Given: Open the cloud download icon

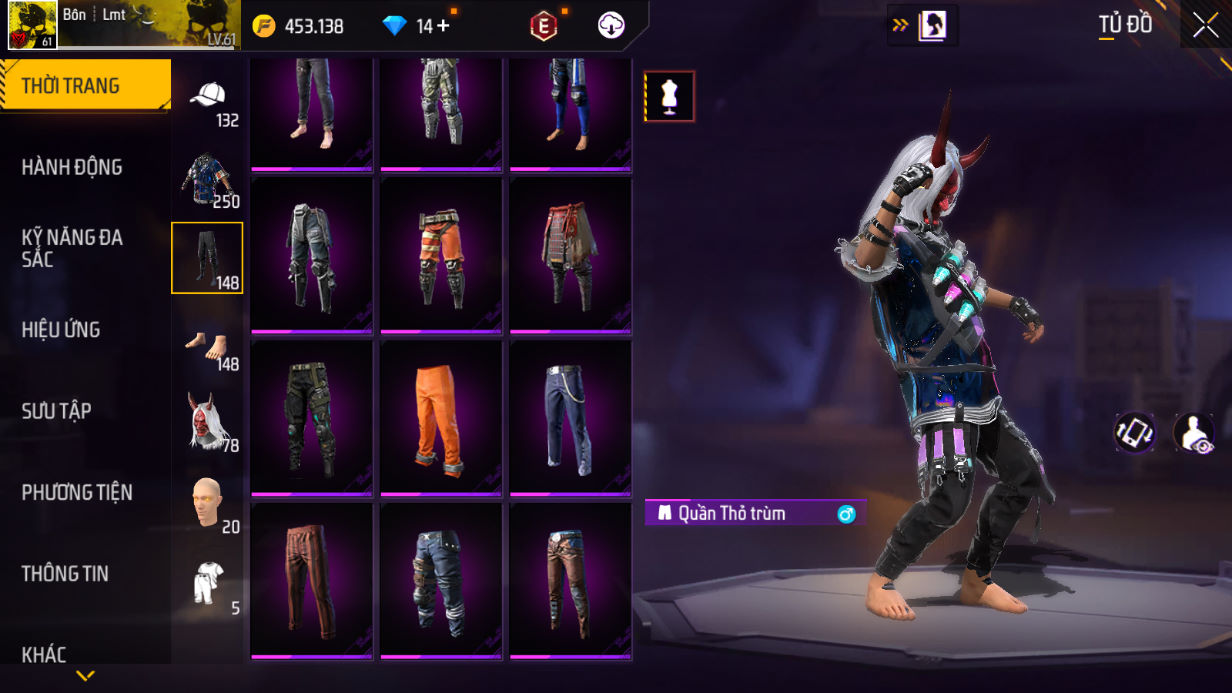Looking at the screenshot, I should (x=611, y=26).
